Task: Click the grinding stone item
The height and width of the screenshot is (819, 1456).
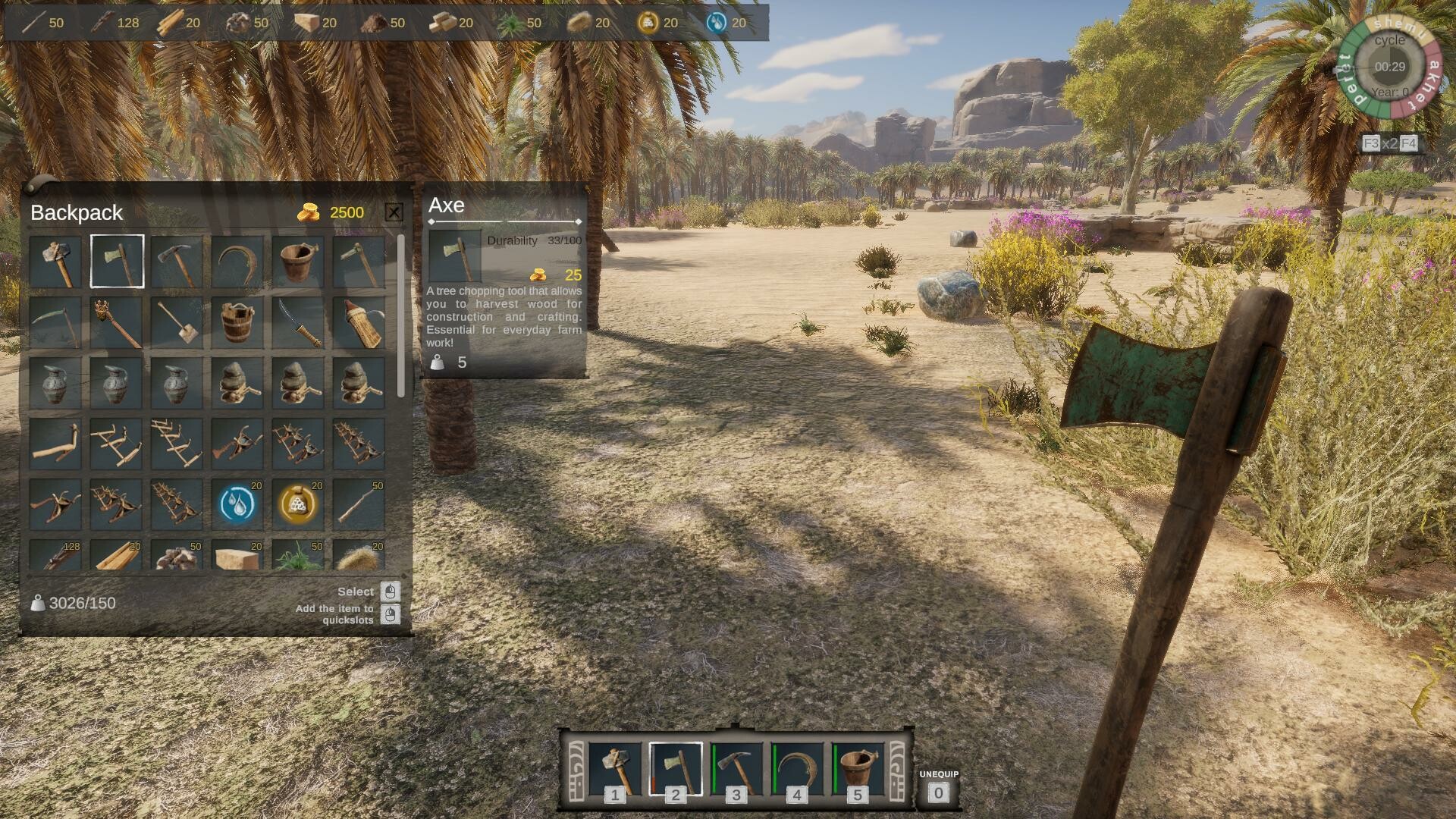Action: (237, 381)
